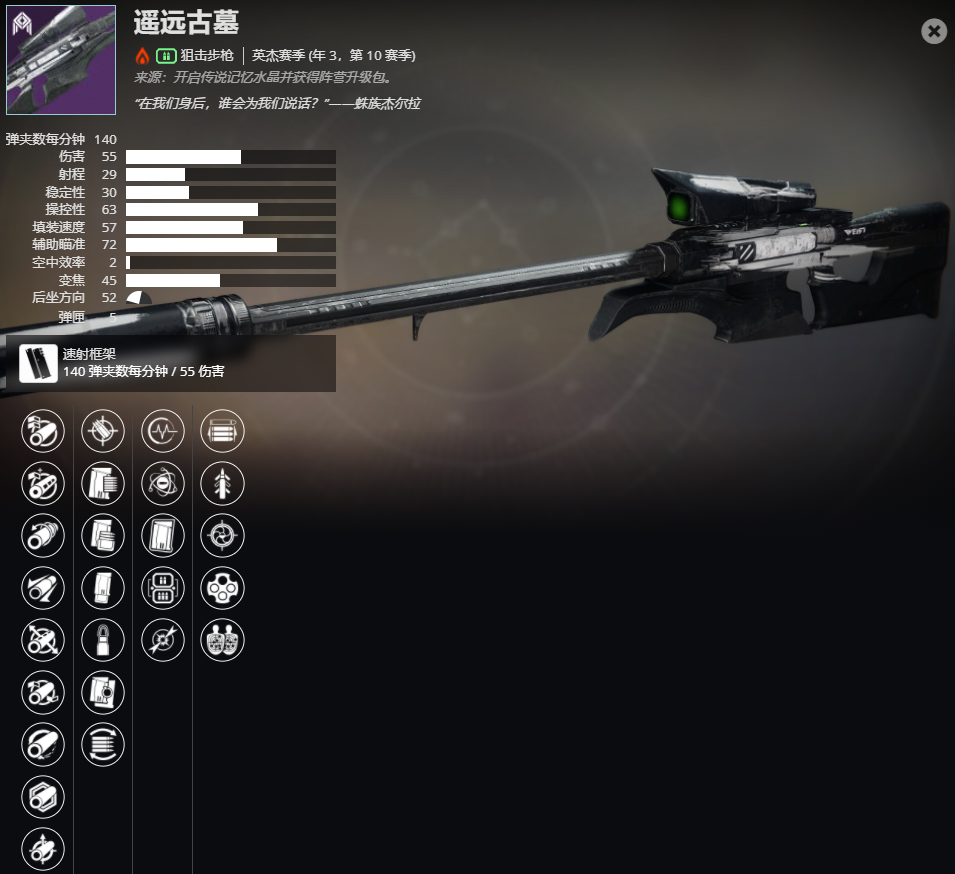
Task: Choose the Accurized Rounds crosshair perk
Action: click(103, 431)
